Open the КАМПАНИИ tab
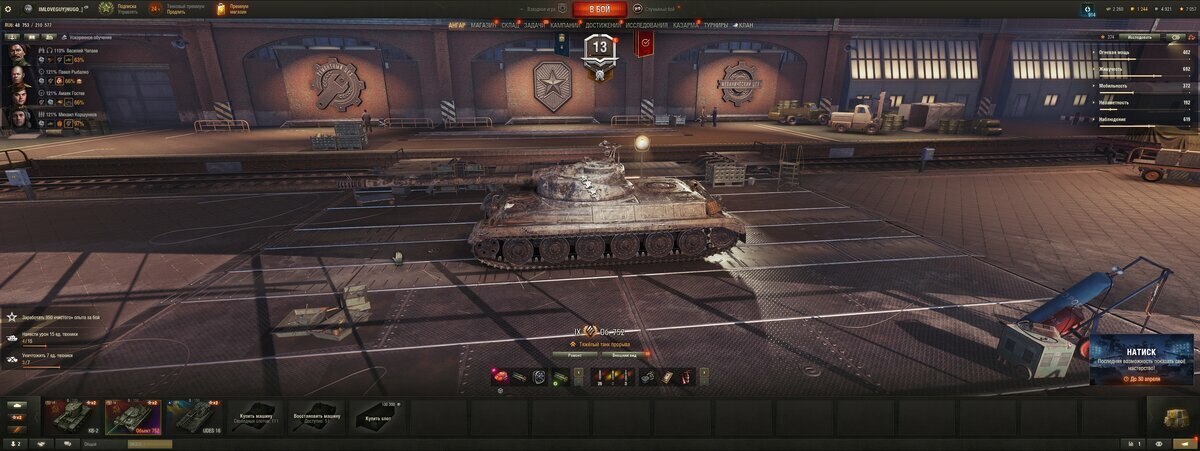The height and width of the screenshot is (451, 1200). (564, 25)
